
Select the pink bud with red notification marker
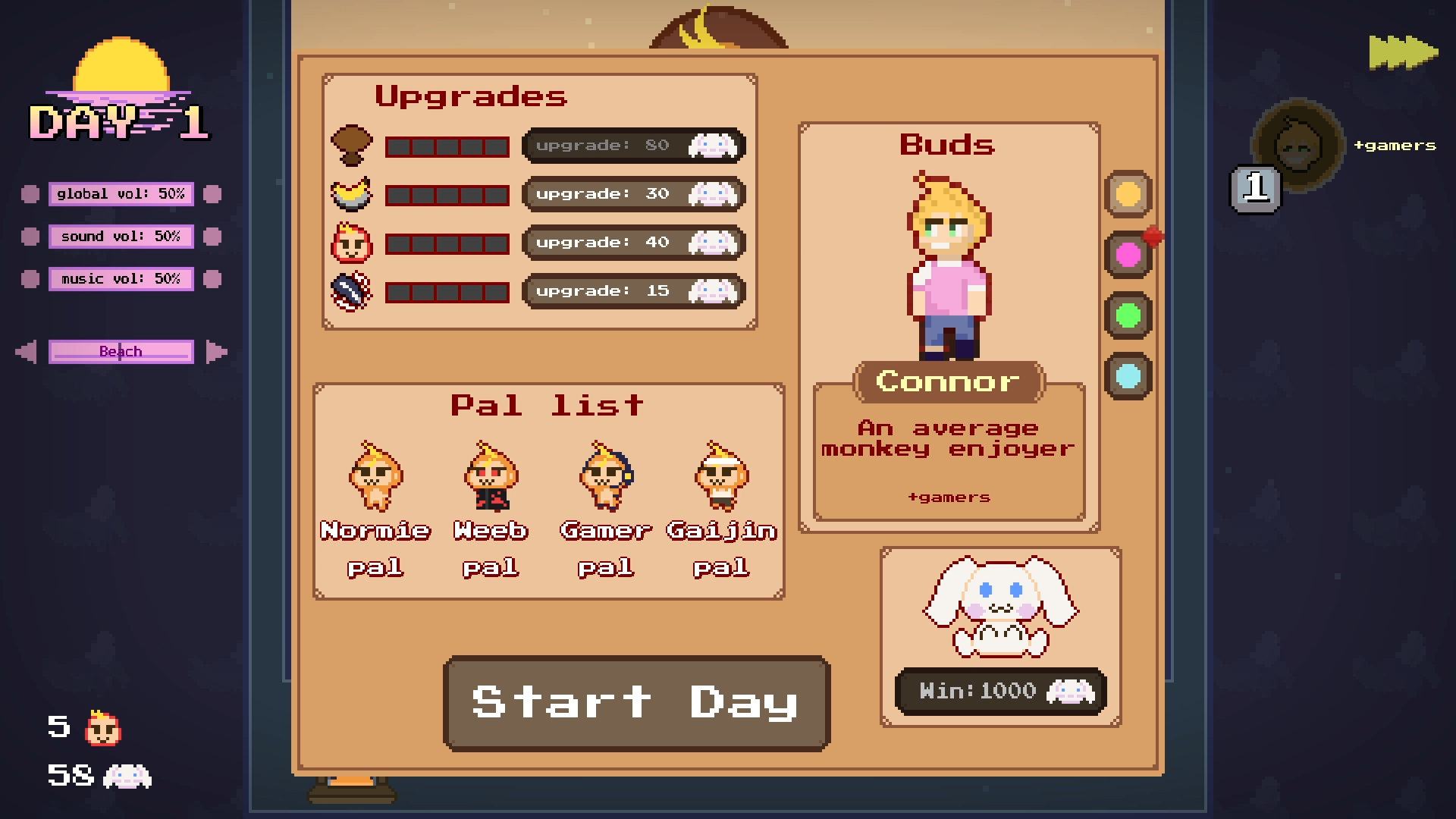1128,255
